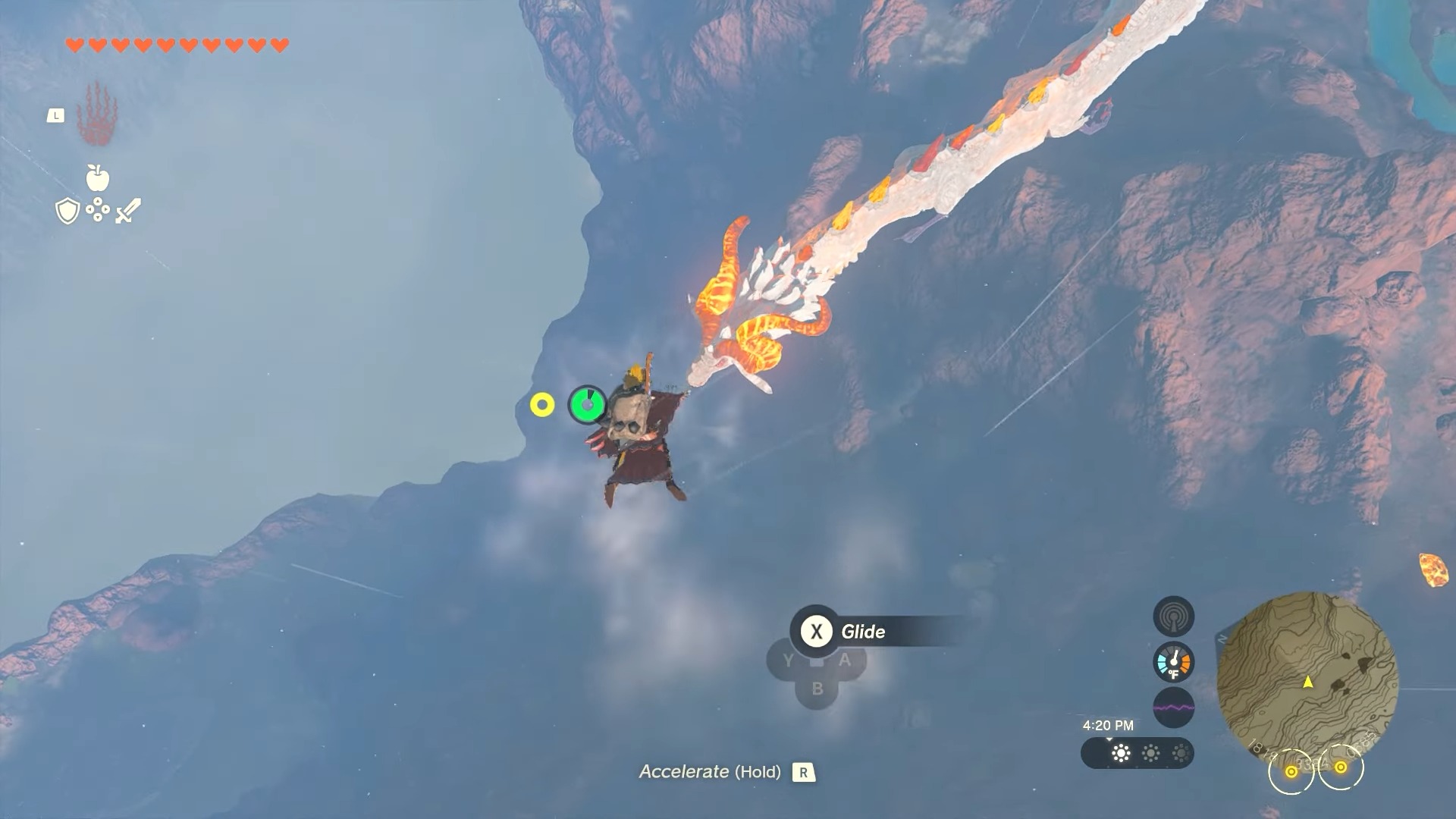Image resolution: width=1456 pixels, height=819 pixels.
Task: Click Link's yellow arrow on the minimap
Action: tap(1307, 682)
